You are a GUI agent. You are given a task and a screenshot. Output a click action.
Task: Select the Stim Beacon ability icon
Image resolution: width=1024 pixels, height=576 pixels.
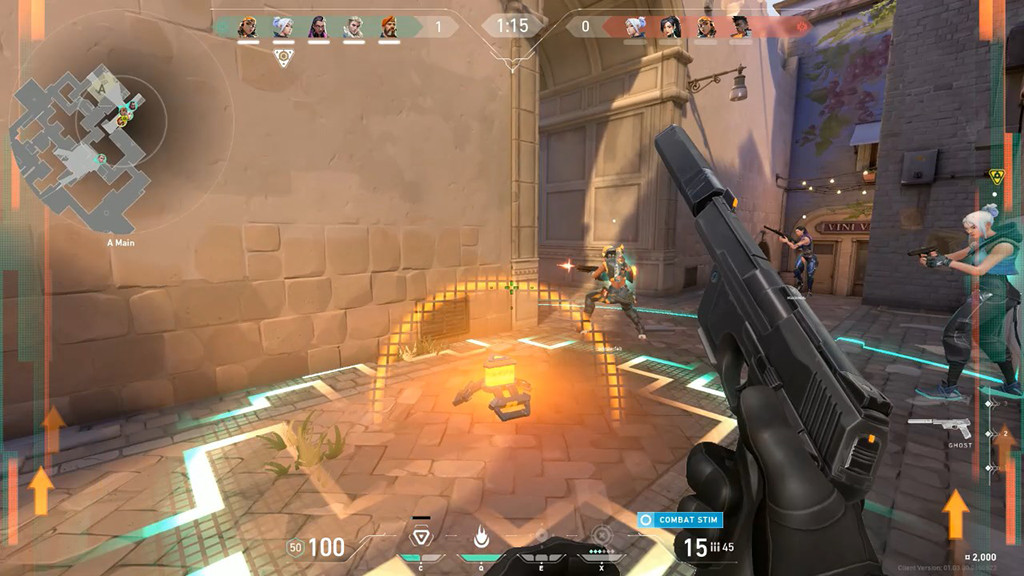click(x=422, y=535)
